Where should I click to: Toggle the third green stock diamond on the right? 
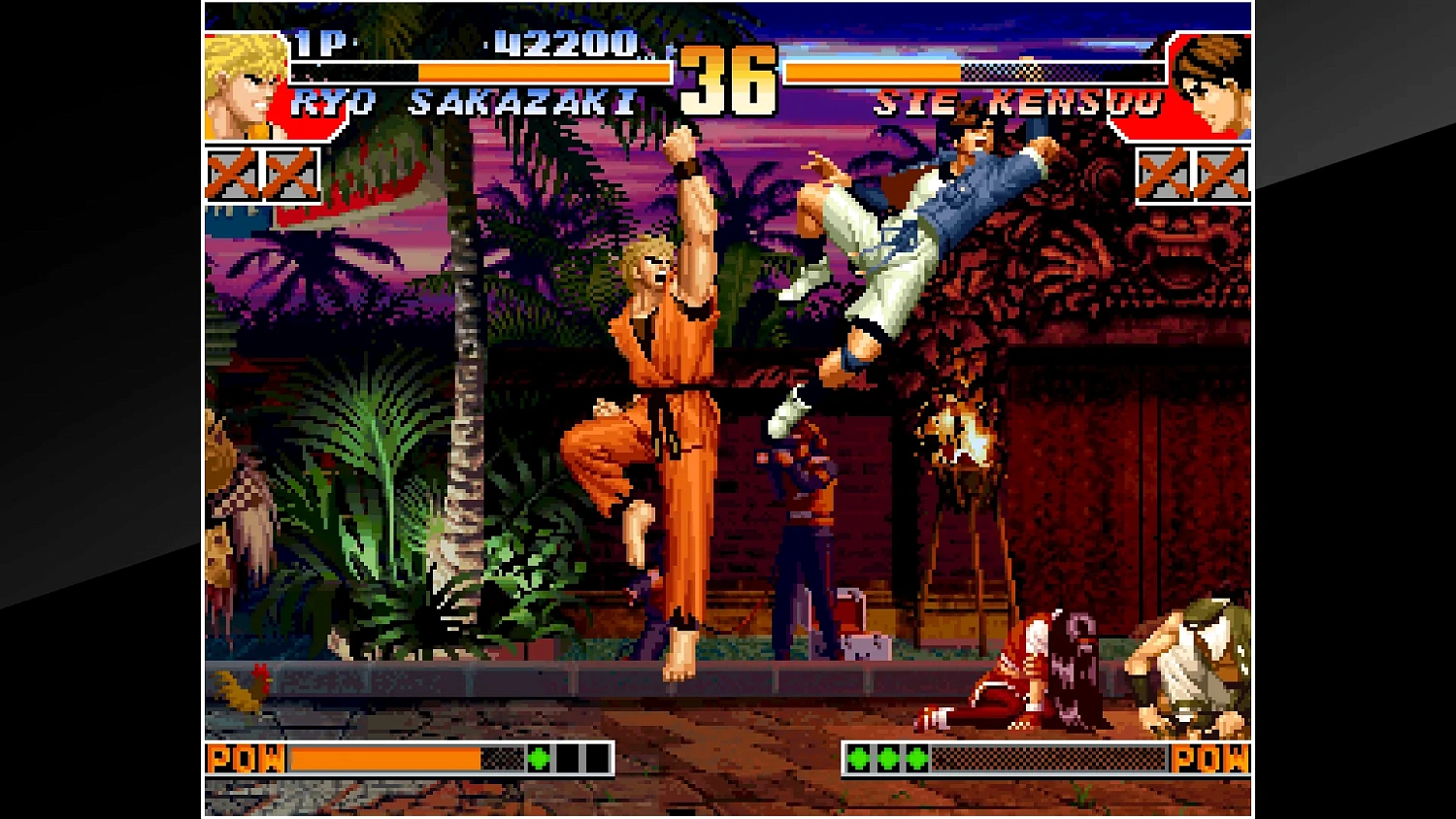pos(917,759)
